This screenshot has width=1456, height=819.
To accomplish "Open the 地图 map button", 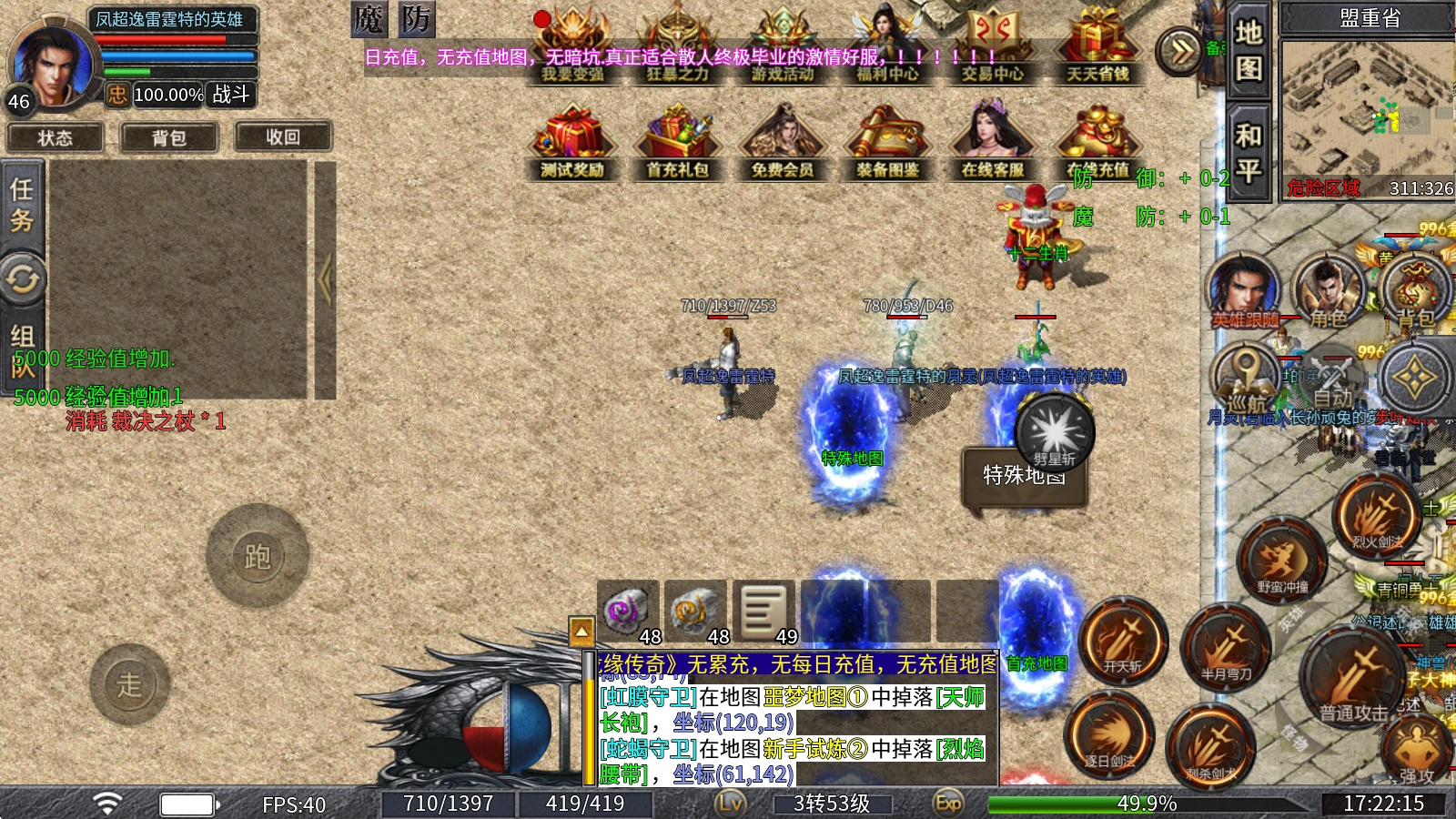I will (x=1248, y=50).
